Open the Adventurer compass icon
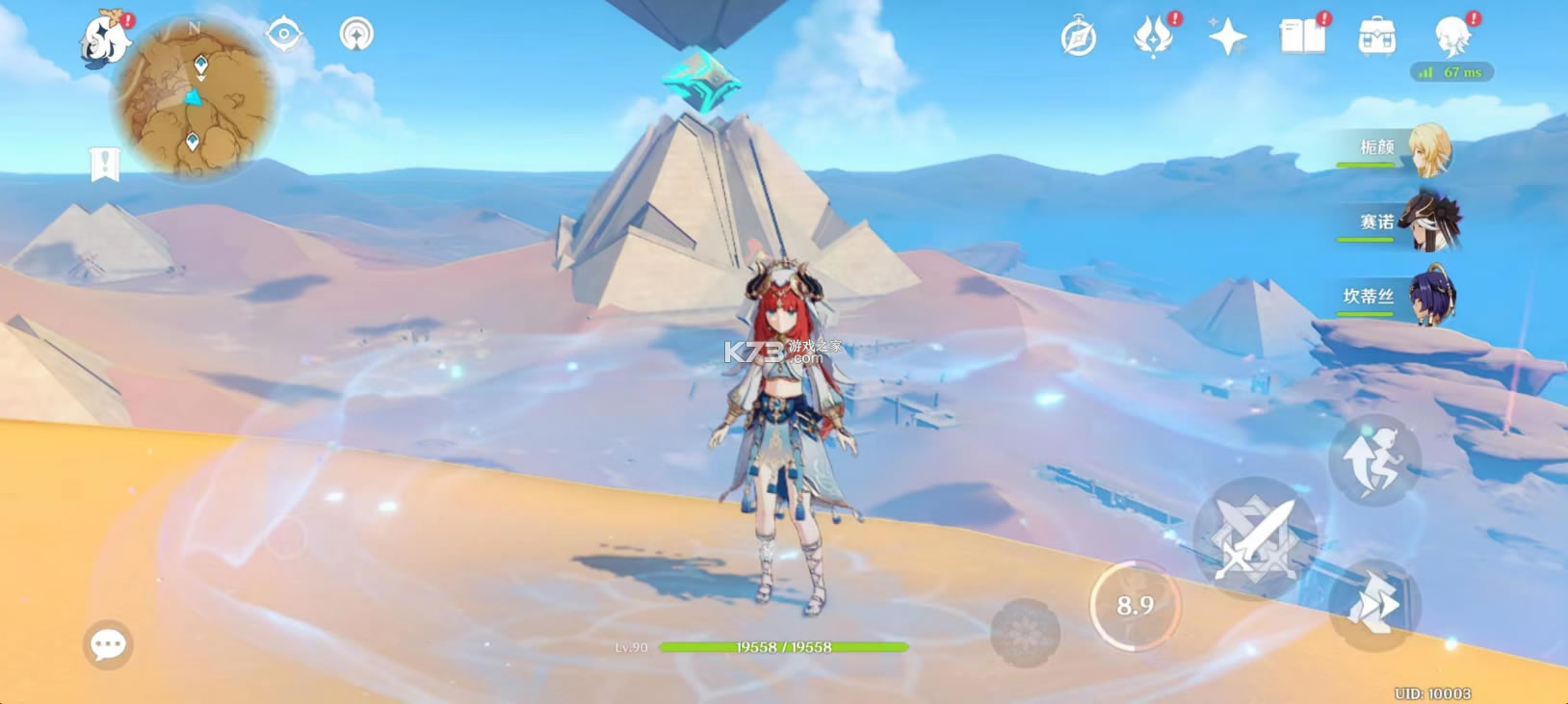Image resolution: width=1568 pixels, height=704 pixels. tap(1079, 39)
